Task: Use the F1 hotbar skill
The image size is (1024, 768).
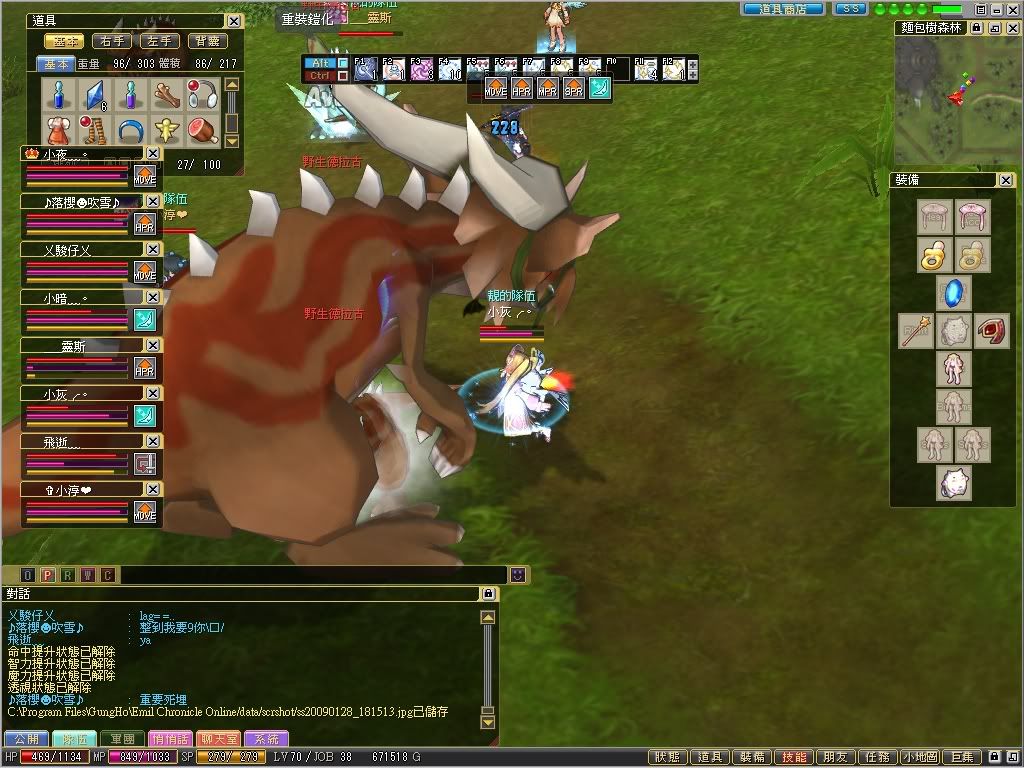Action: coord(365,69)
